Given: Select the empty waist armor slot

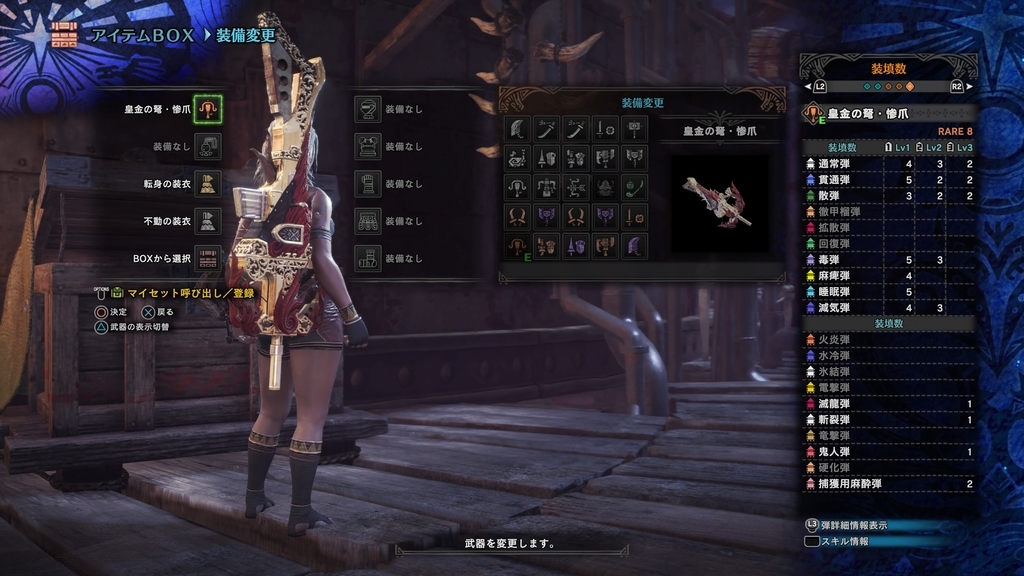Looking at the screenshot, I should coord(369,221).
